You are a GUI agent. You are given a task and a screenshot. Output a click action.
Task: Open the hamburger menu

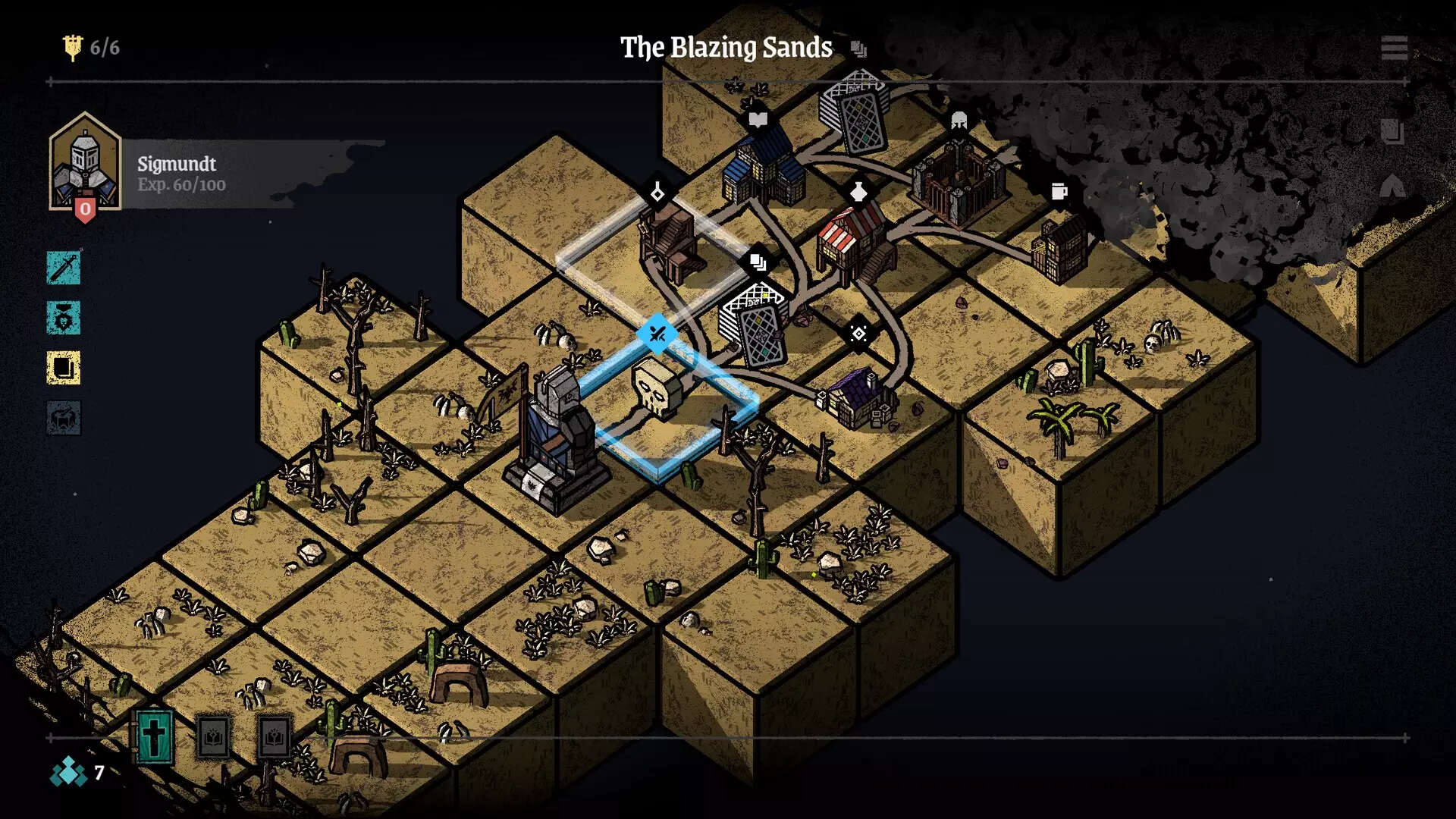pos(1394,48)
